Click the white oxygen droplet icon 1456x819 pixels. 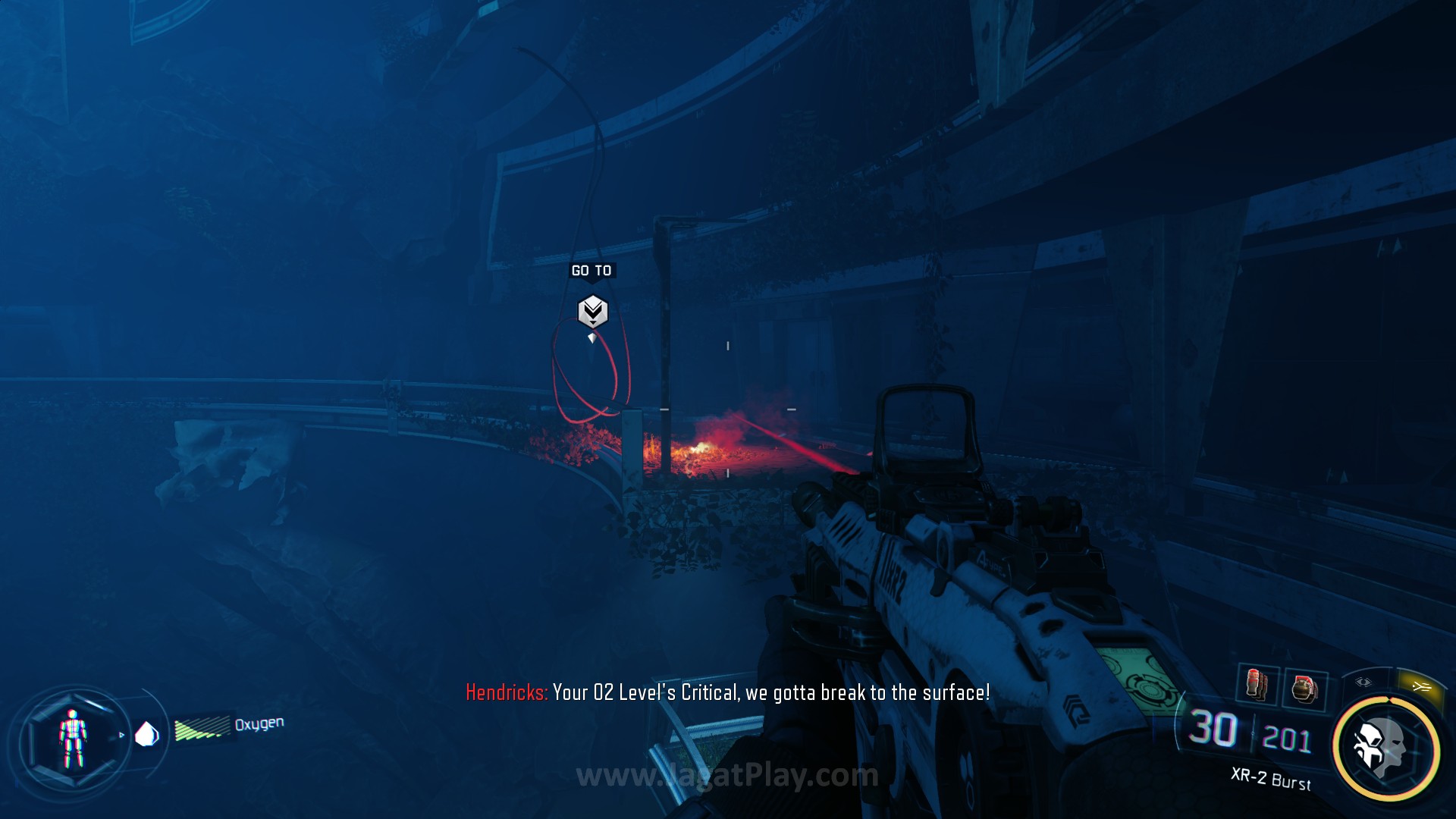146,734
